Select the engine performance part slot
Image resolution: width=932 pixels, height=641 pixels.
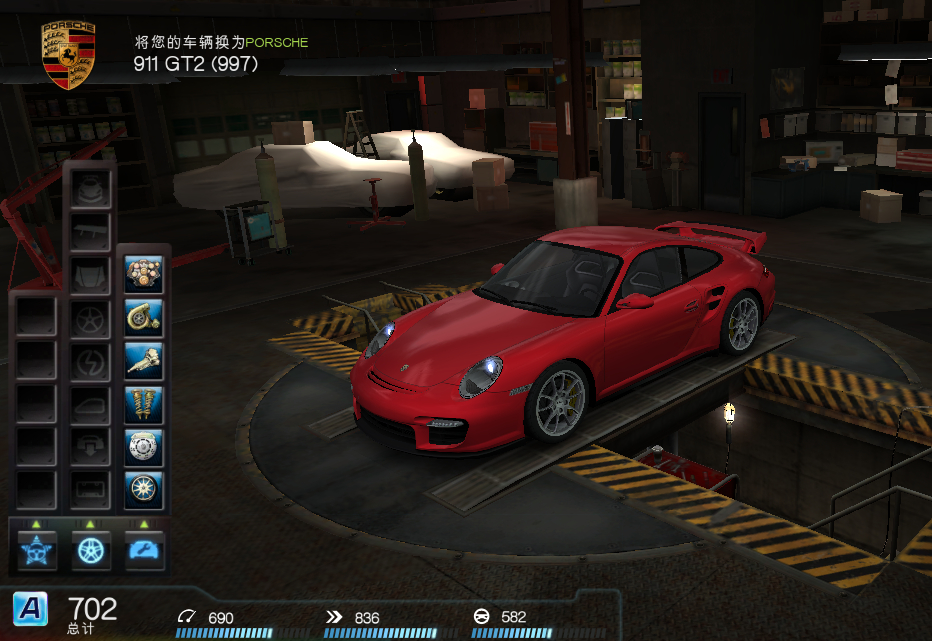tap(144, 273)
